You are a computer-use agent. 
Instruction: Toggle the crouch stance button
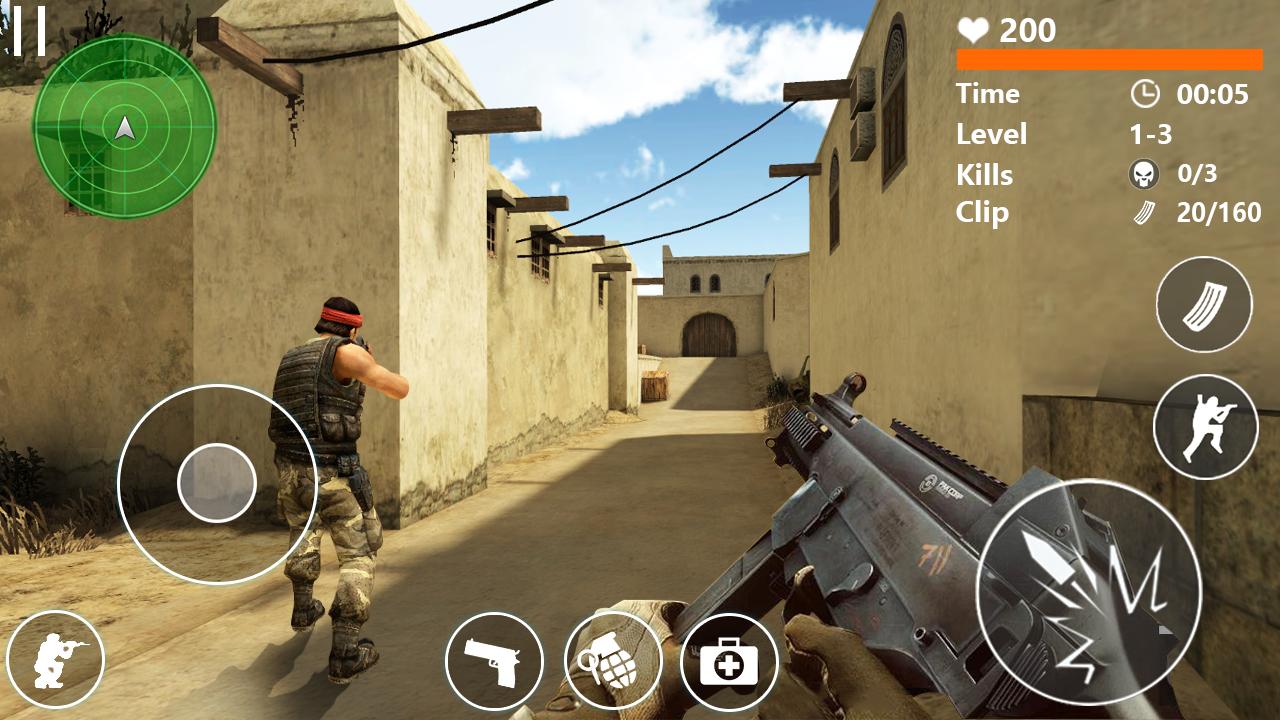(x=55, y=659)
